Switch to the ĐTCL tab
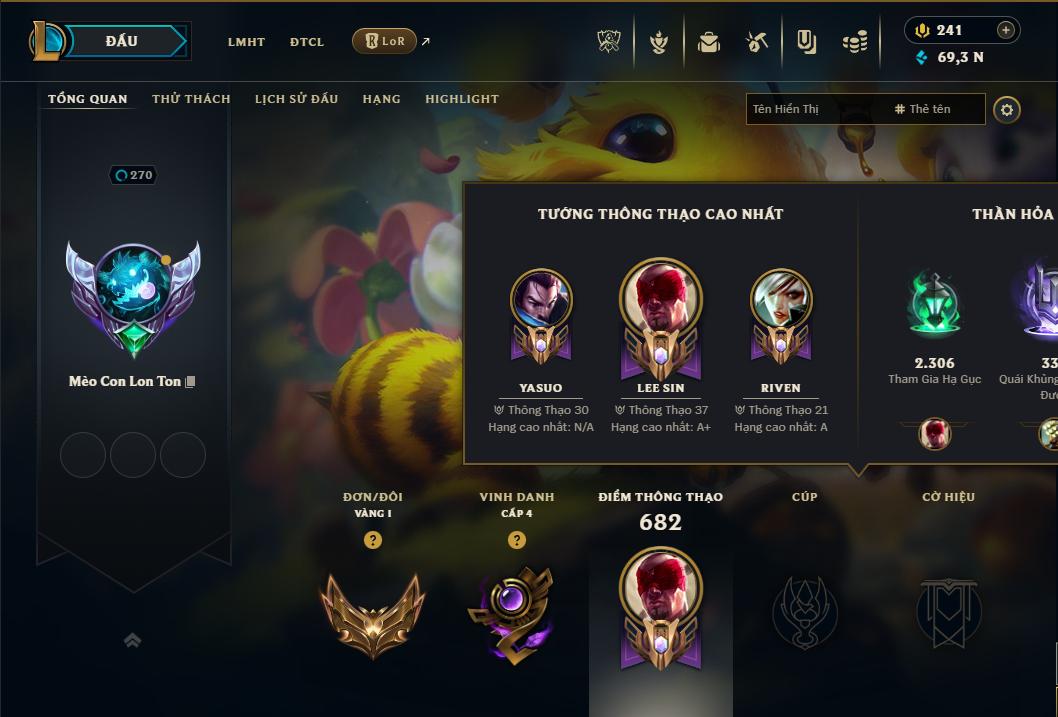Image resolution: width=1058 pixels, height=717 pixels. (307, 42)
